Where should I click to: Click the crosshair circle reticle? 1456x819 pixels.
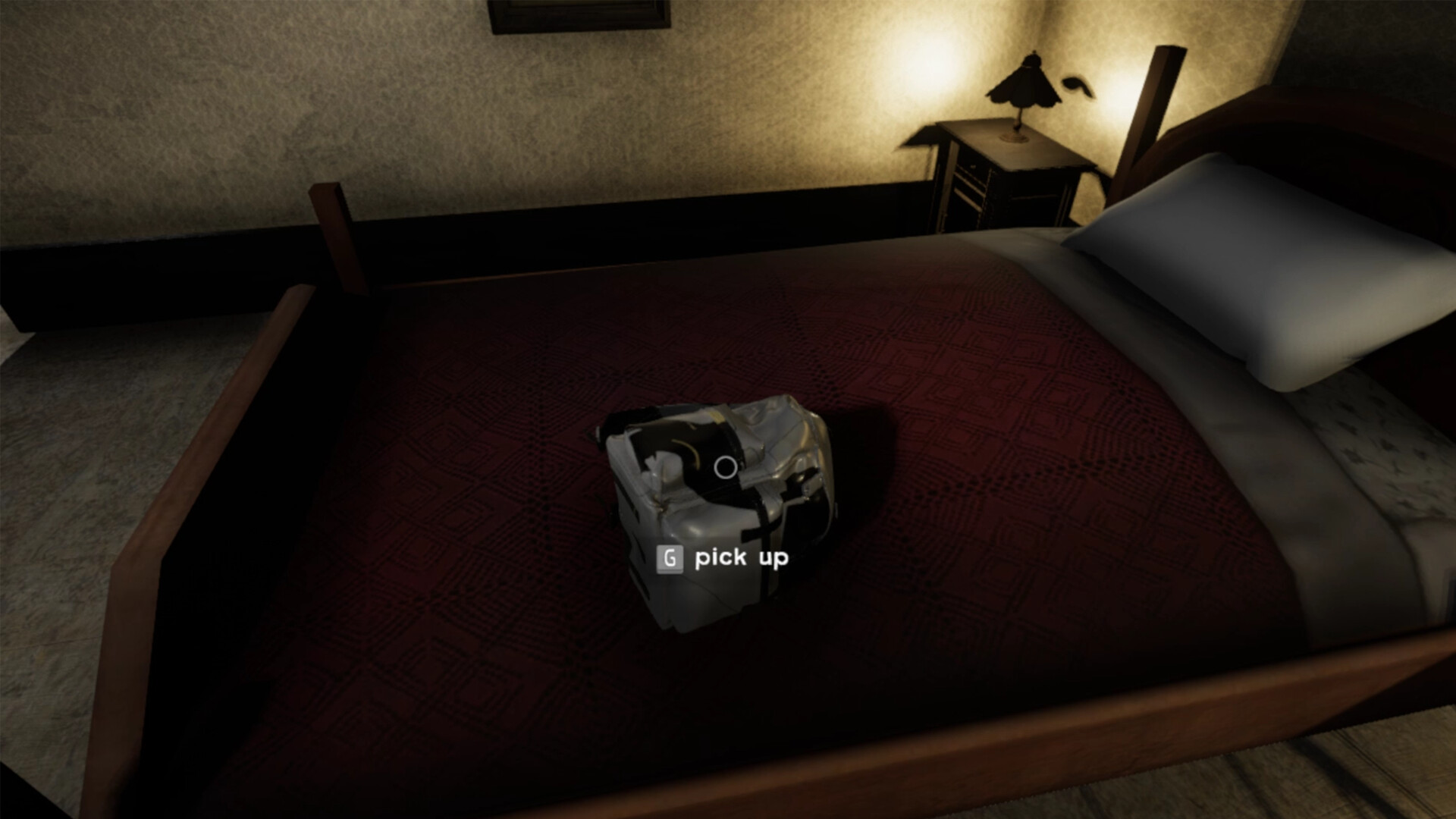coord(726,466)
